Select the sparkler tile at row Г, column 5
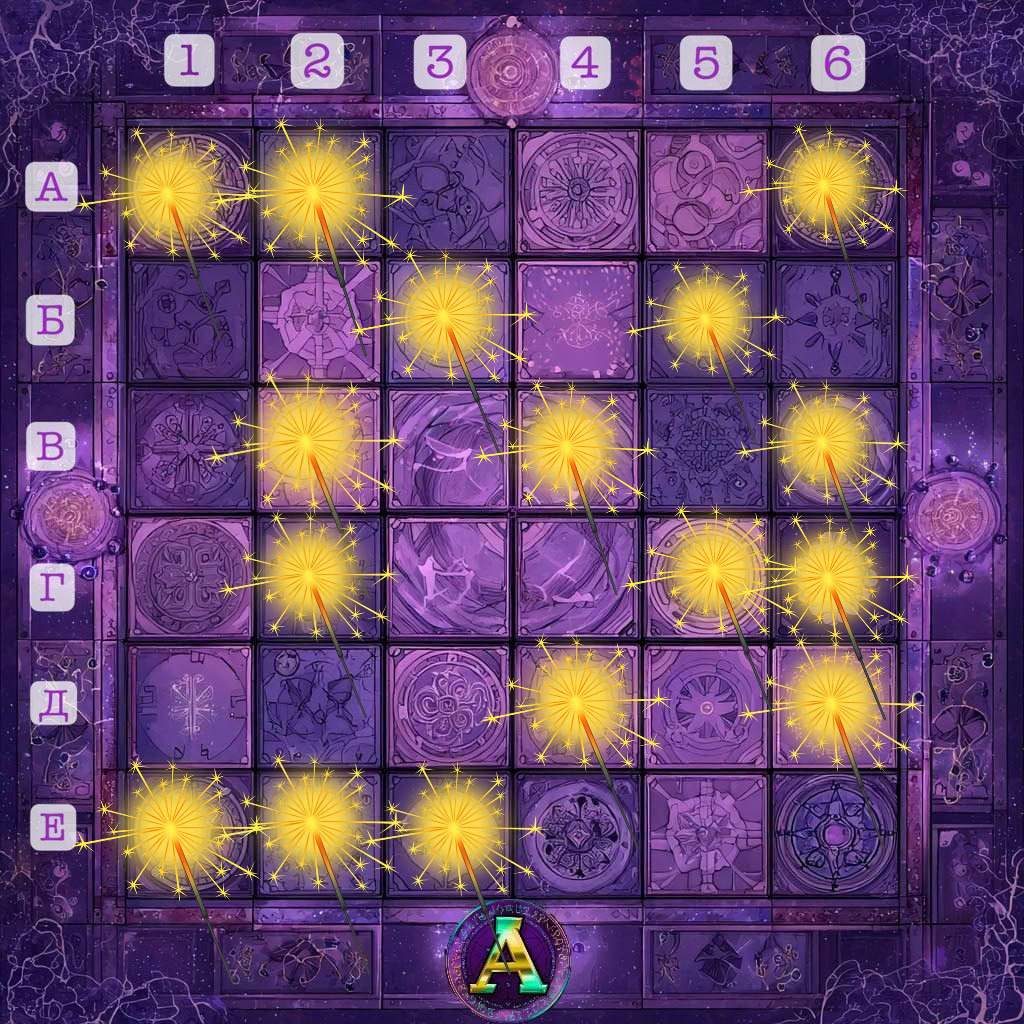 tap(706, 574)
